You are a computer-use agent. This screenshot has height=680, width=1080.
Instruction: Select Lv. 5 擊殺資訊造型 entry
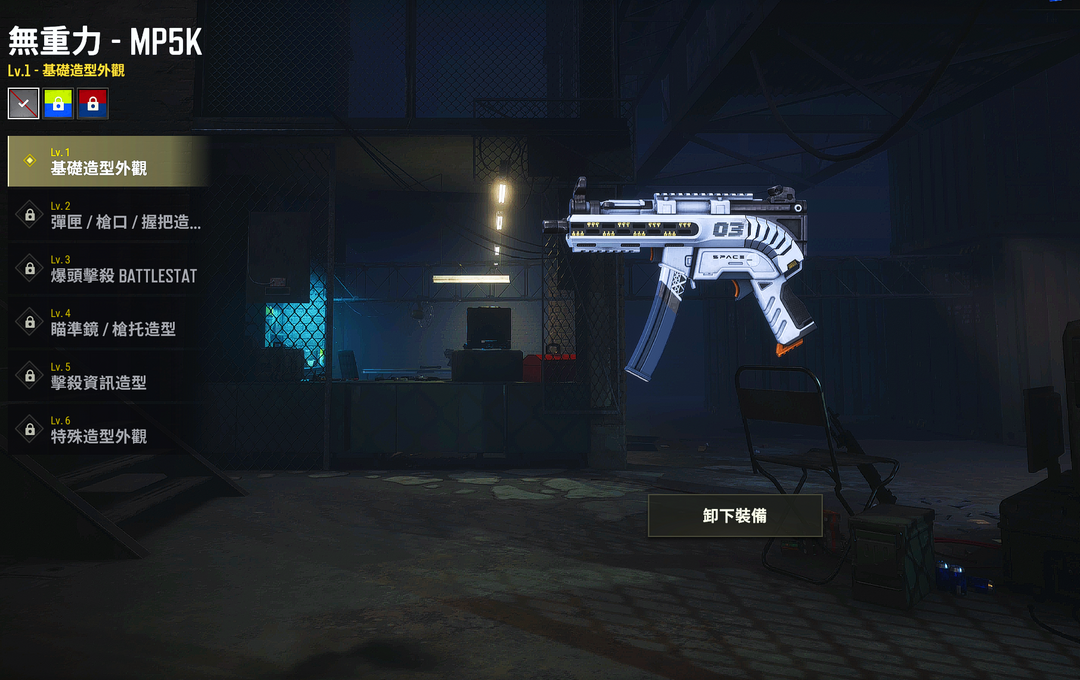click(x=107, y=376)
